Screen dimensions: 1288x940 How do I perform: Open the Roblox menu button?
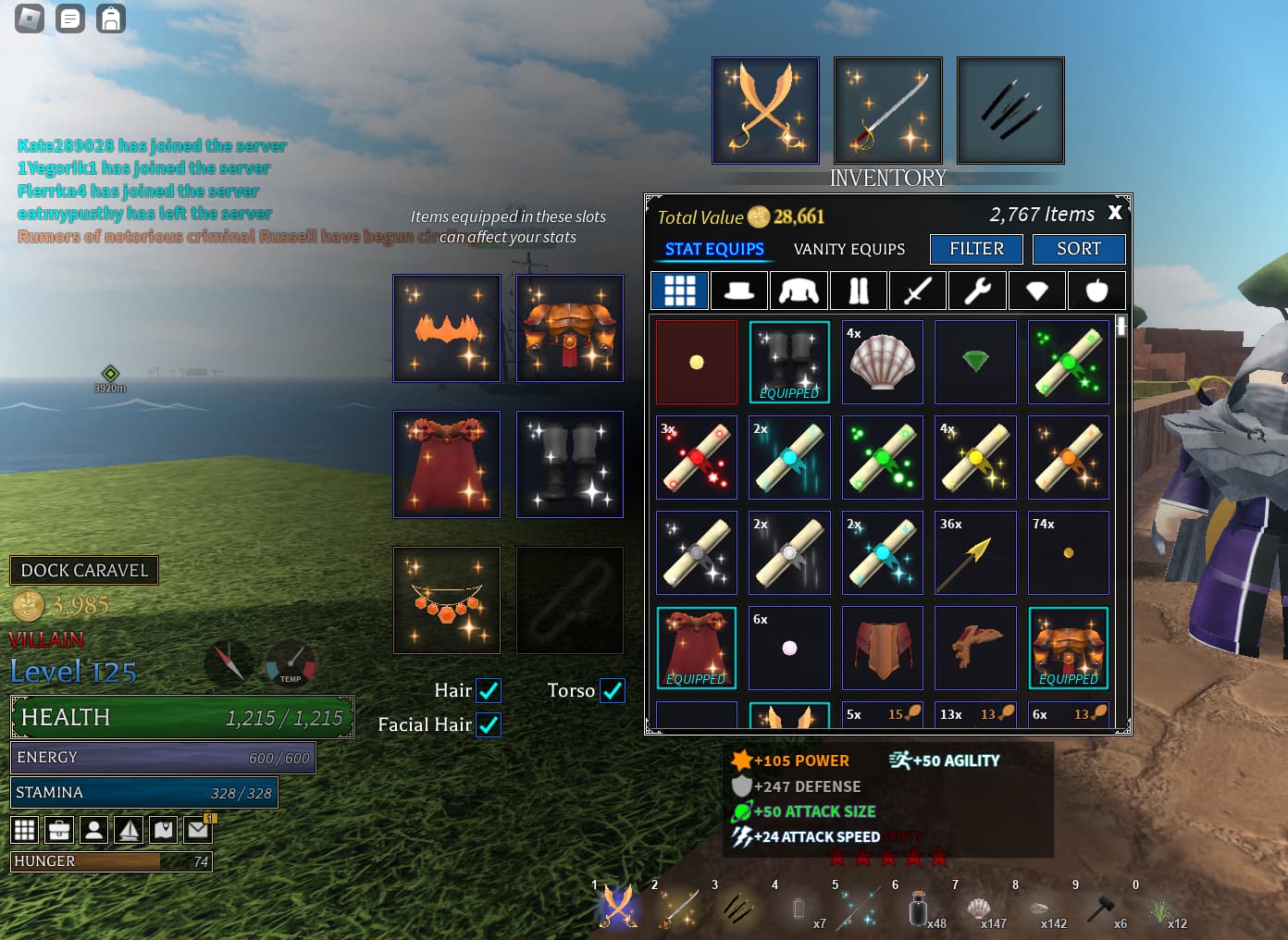point(30,19)
